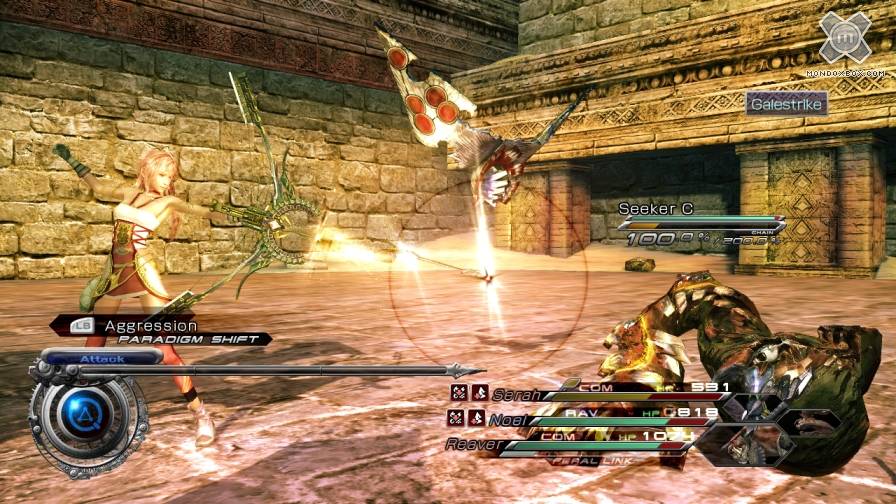The image size is (896, 504).
Task: Open the Aggression paradigm shift banner
Action: [x=160, y=331]
